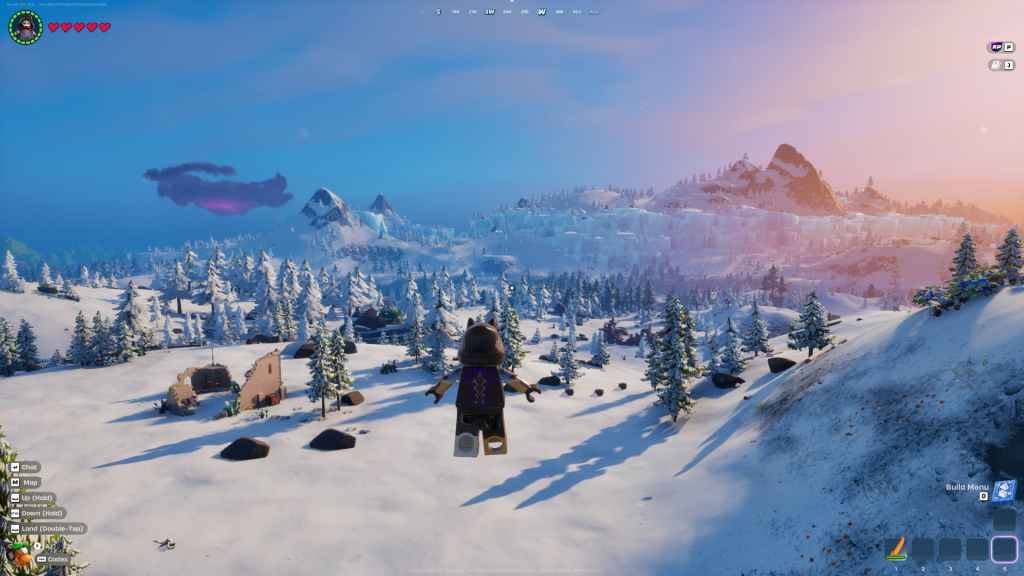This screenshot has height=576, width=1024.
Task: Open the Build Menu icon
Action: (x=1005, y=490)
